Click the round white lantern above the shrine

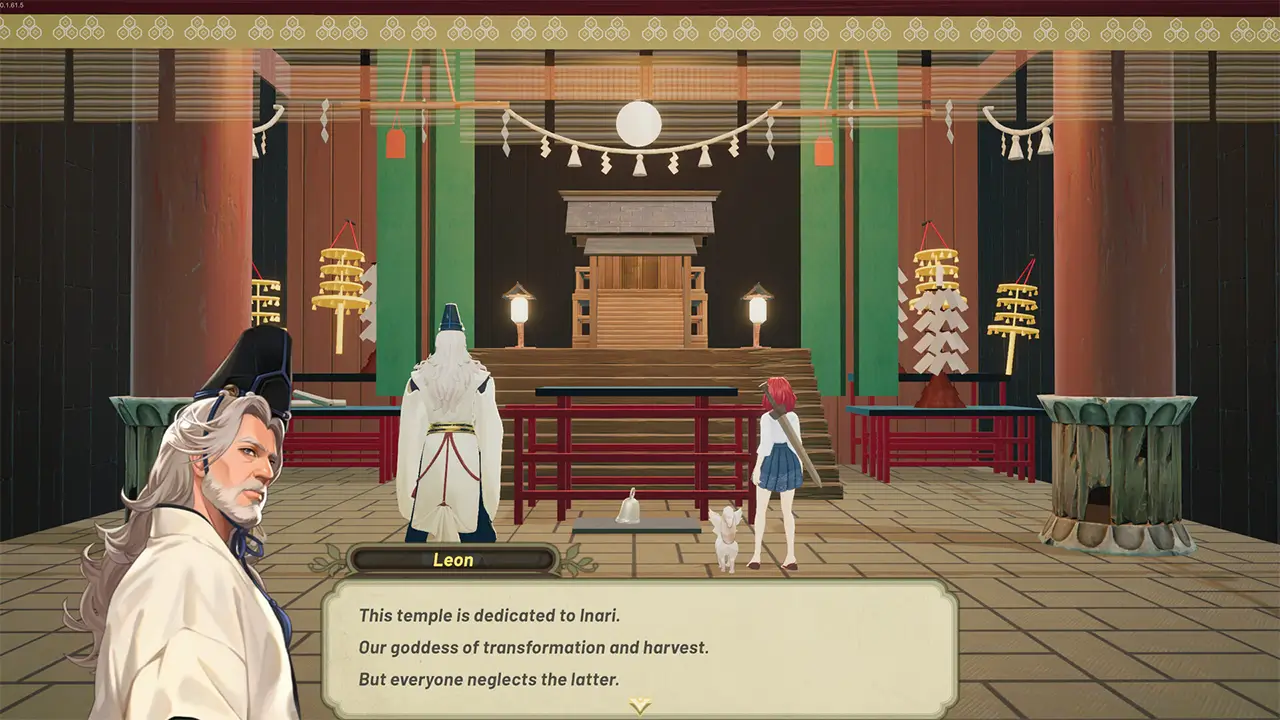click(637, 122)
